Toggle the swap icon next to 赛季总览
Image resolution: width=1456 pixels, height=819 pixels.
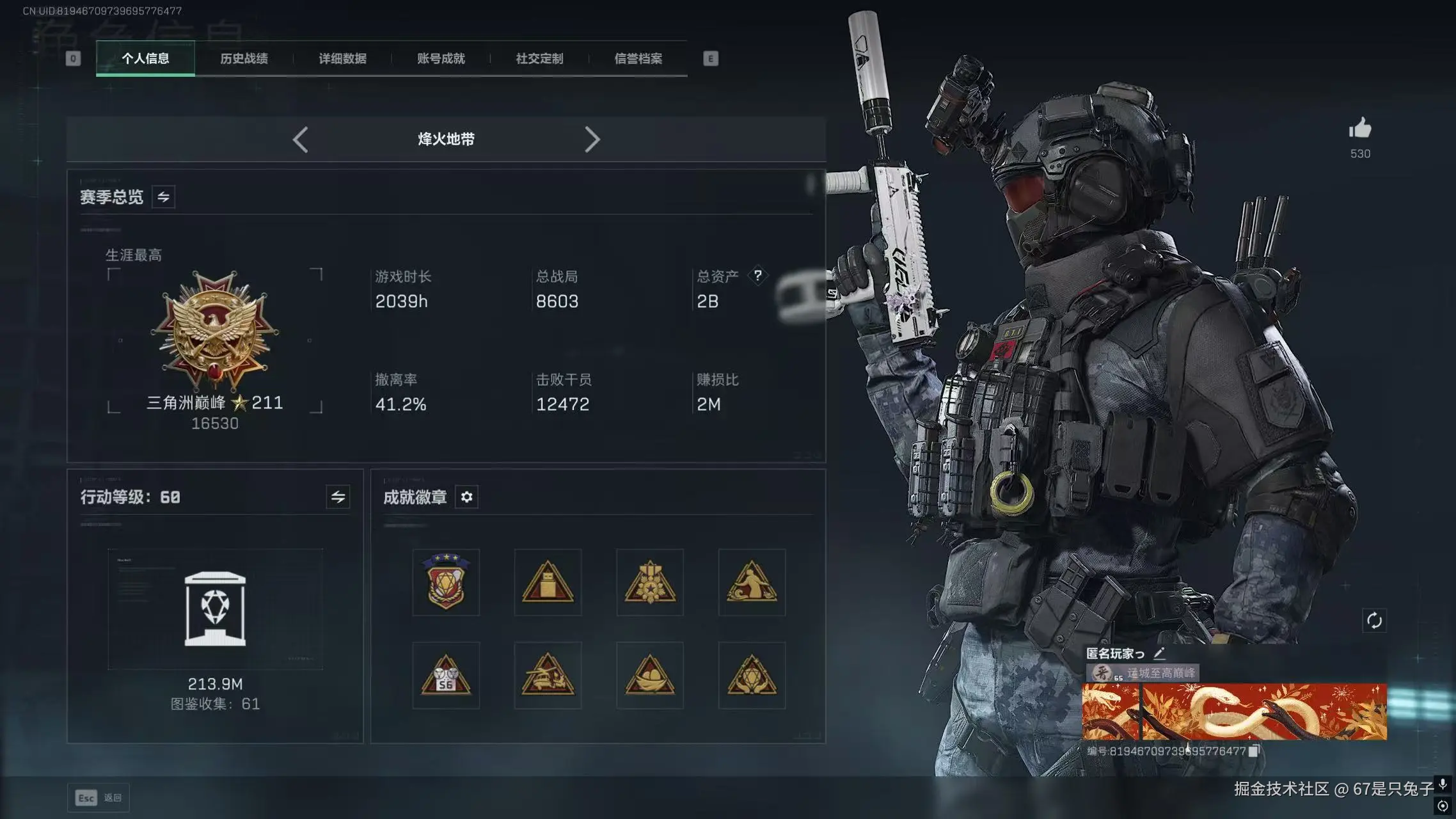(164, 197)
